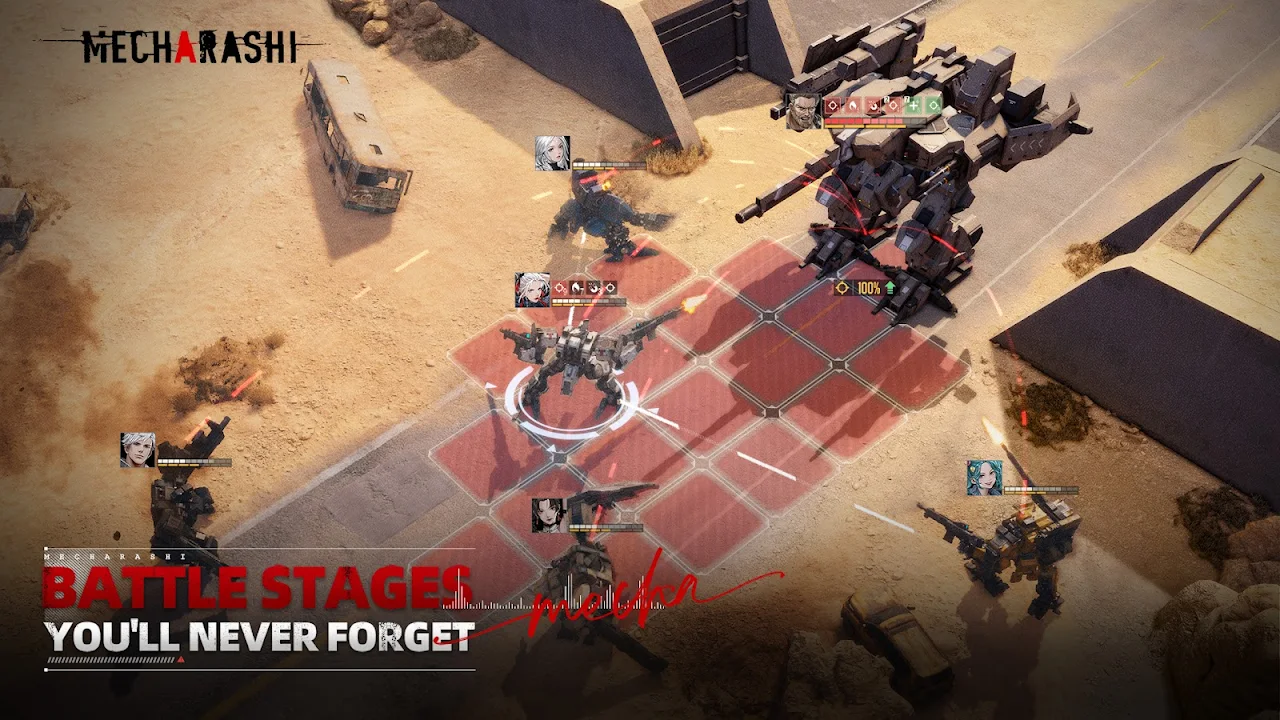1280x720 pixels.
Task: Inspect the green plus buff icon on the boss
Action: (912, 105)
